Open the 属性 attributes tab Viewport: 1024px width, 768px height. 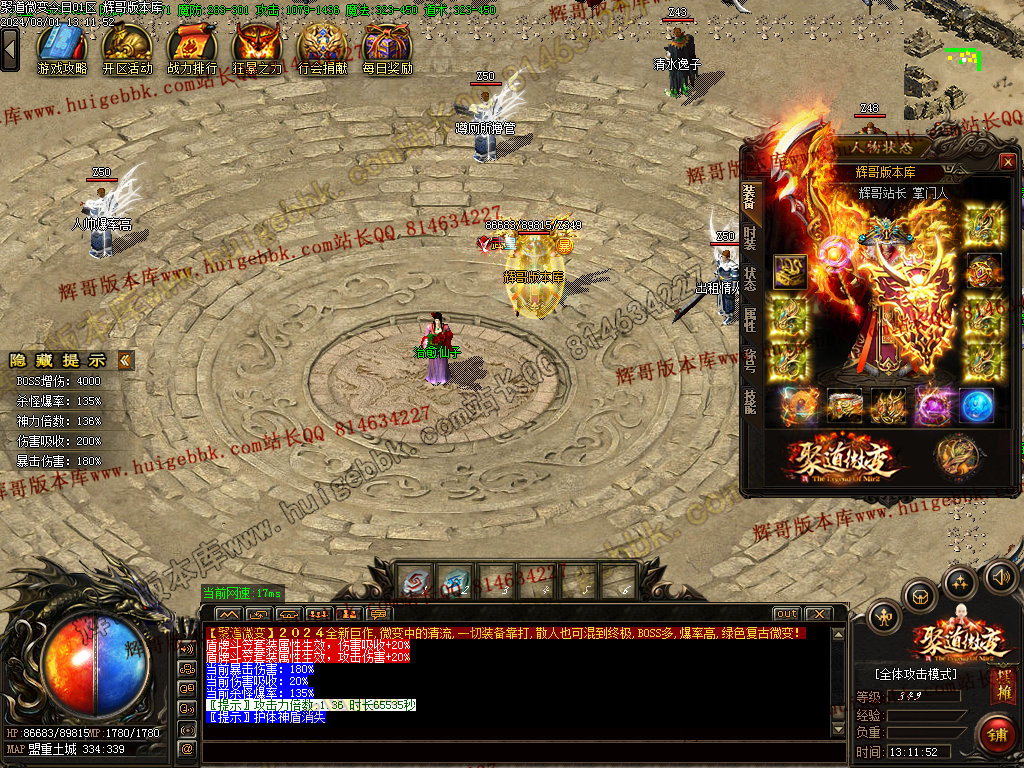(750, 319)
